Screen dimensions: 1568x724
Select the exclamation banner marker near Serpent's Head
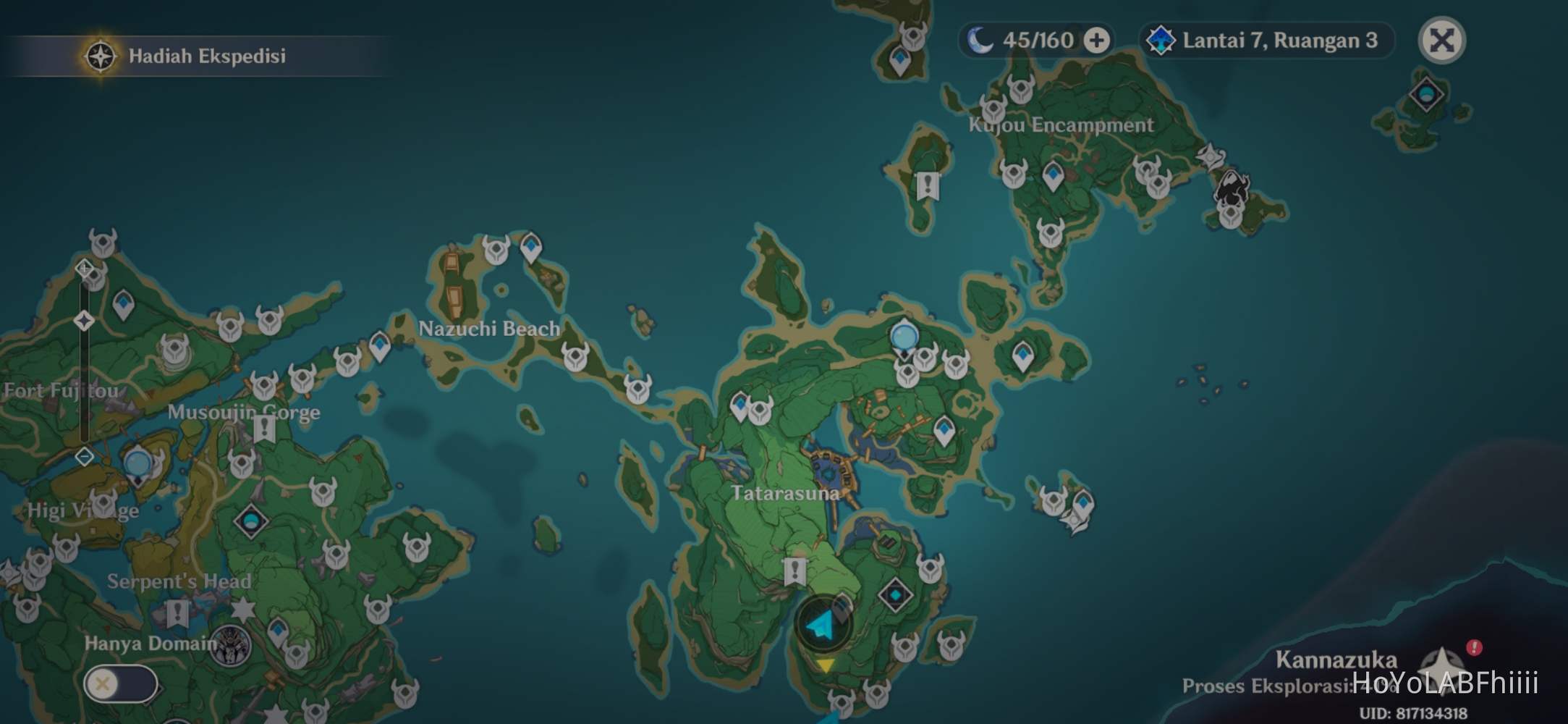(x=177, y=612)
